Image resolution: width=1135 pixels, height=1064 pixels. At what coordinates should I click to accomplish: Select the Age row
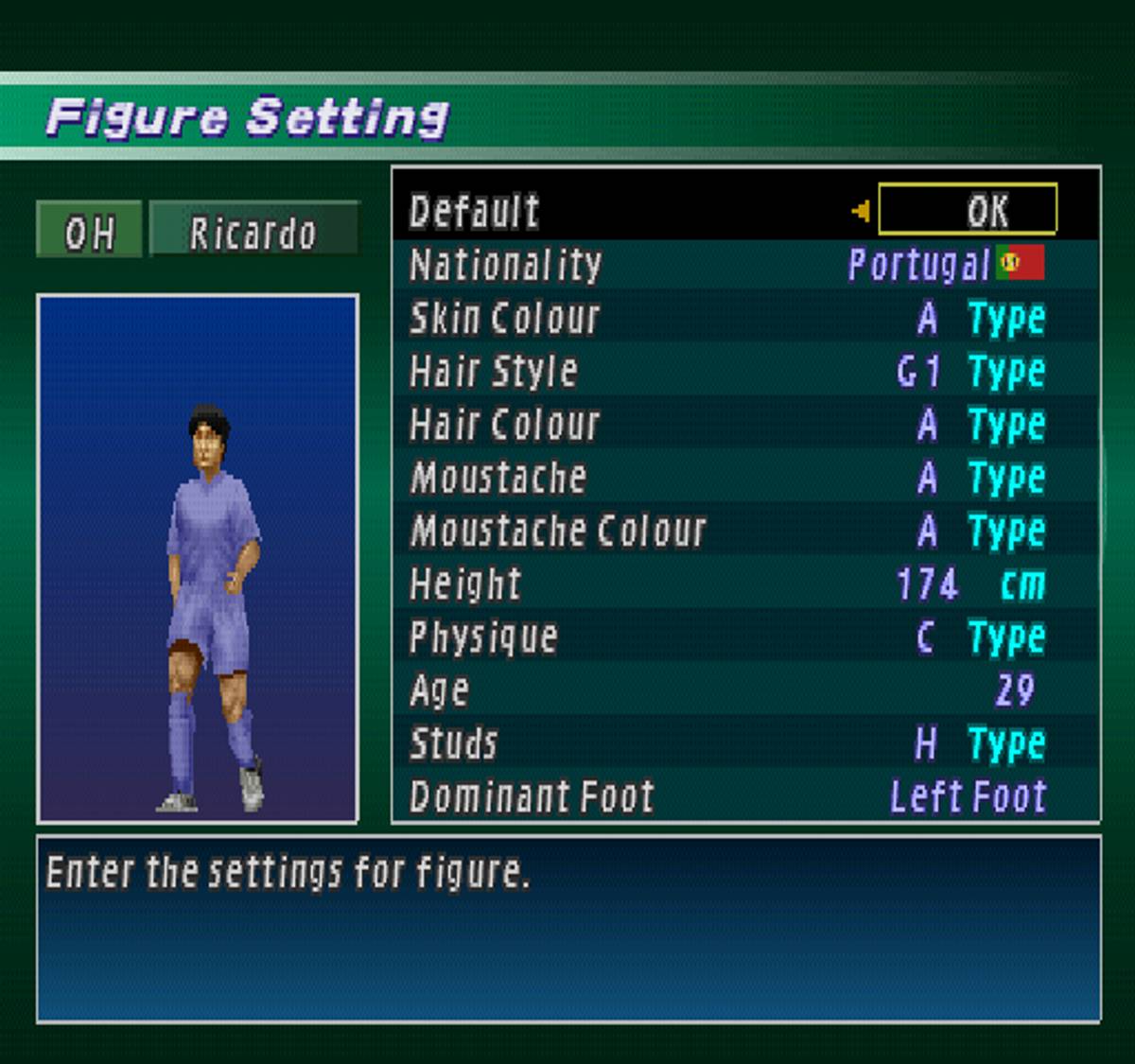[x=745, y=689]
